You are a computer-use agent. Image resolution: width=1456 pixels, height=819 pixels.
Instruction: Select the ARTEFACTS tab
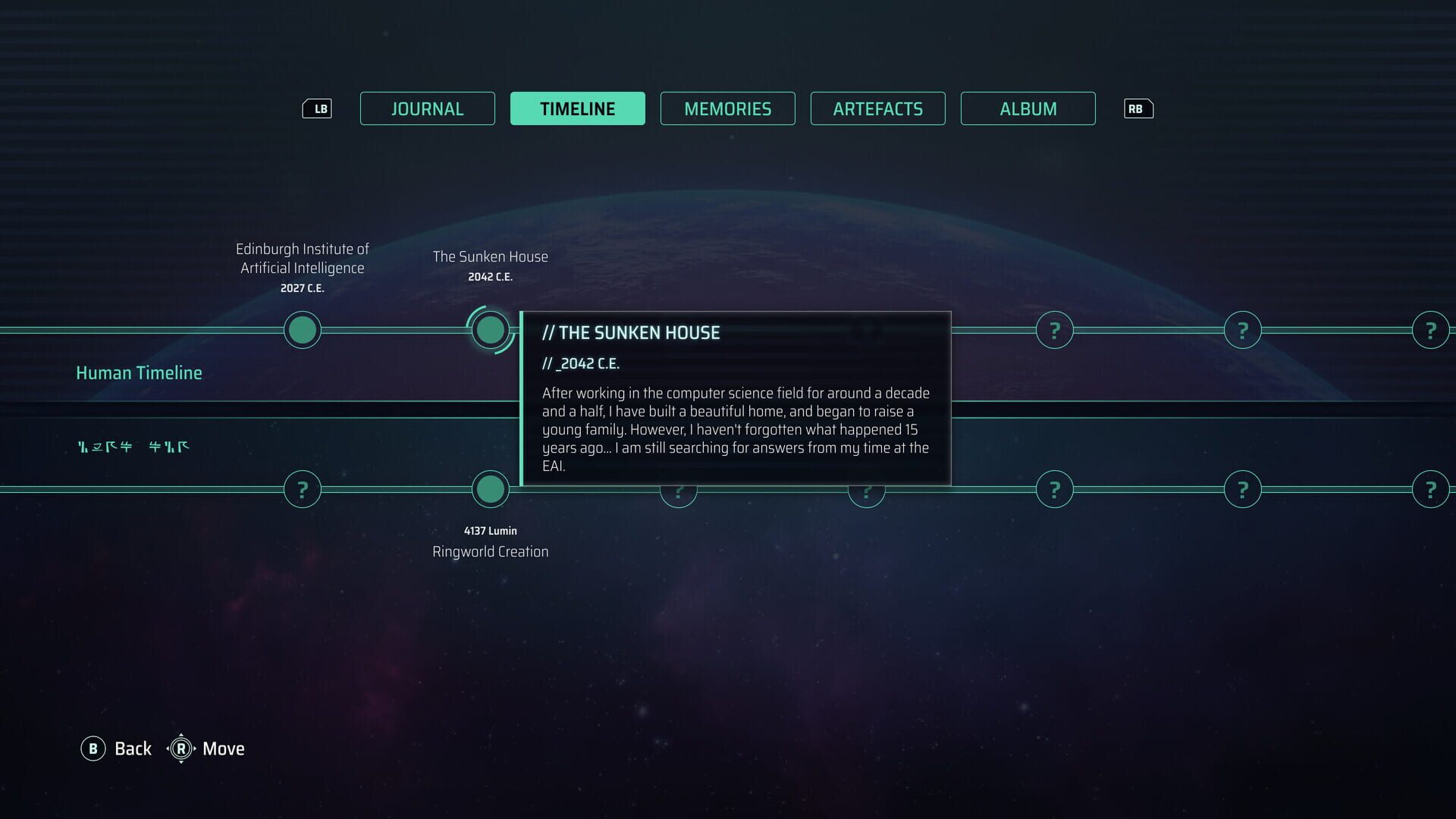(877, 108)
